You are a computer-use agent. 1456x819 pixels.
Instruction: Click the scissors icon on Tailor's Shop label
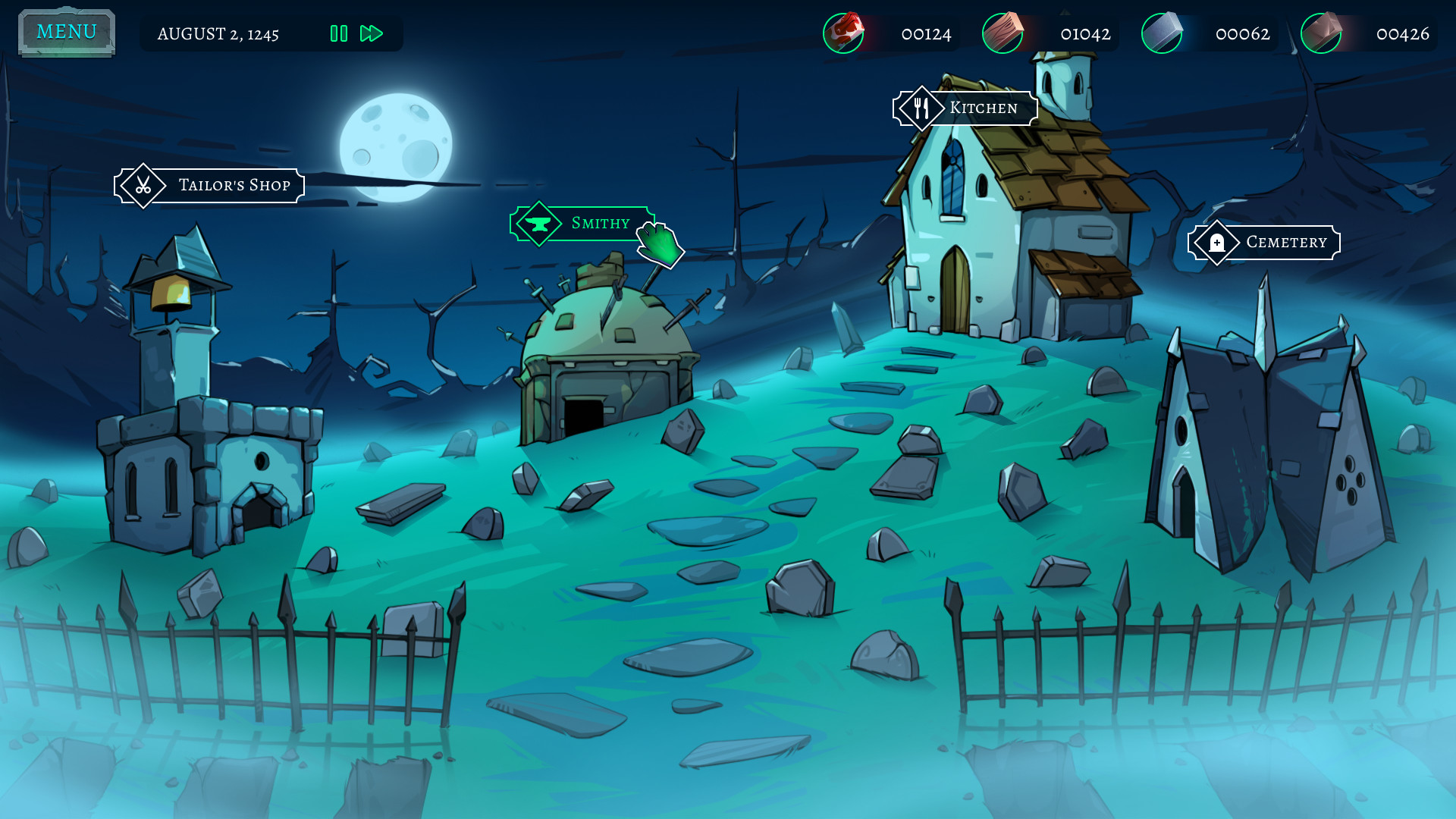click(x=143, y=185)
